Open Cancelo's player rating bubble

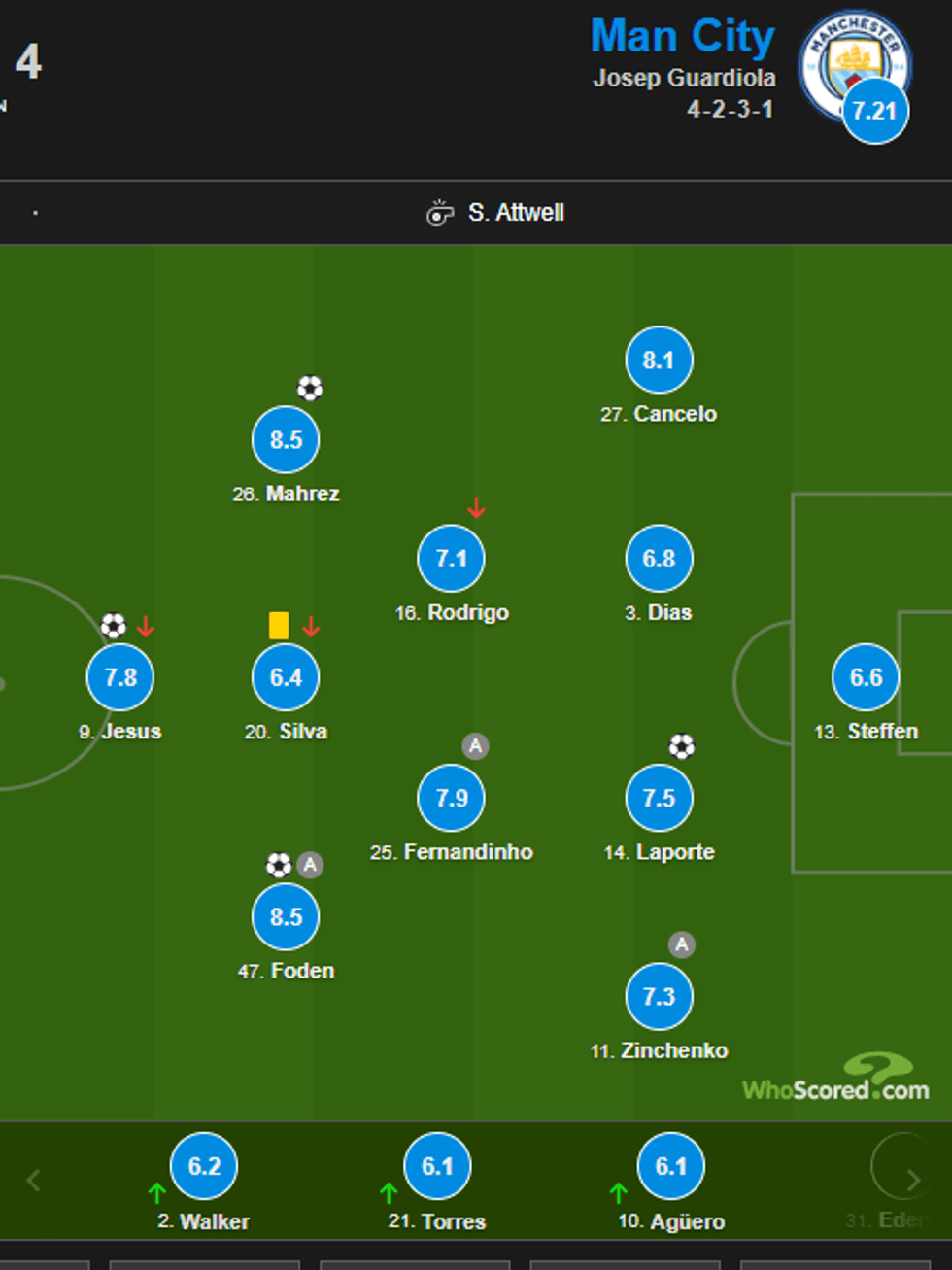pyautogui.click(x=659, y=360)
